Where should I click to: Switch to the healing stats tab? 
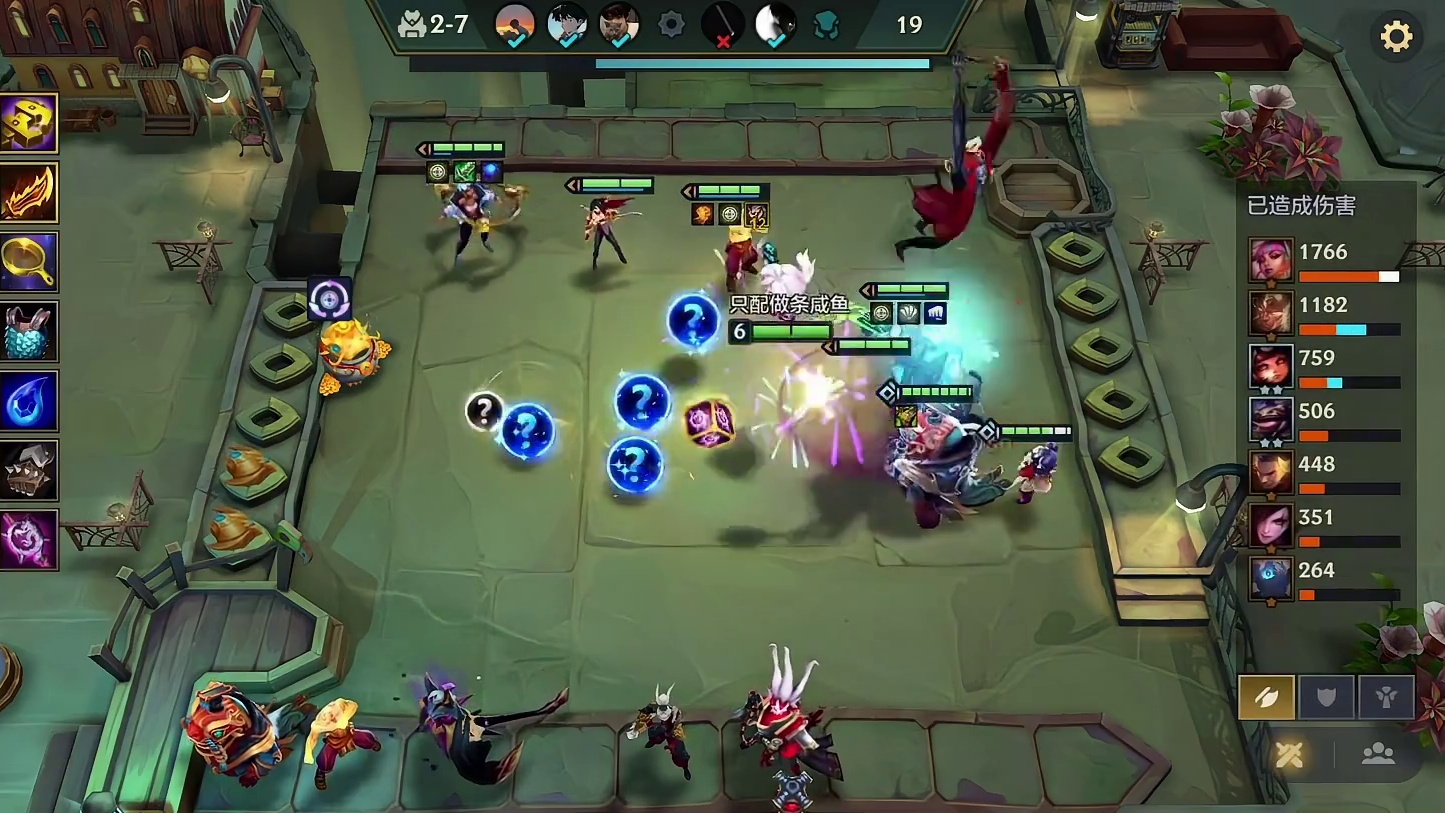tap(1385, 697)
